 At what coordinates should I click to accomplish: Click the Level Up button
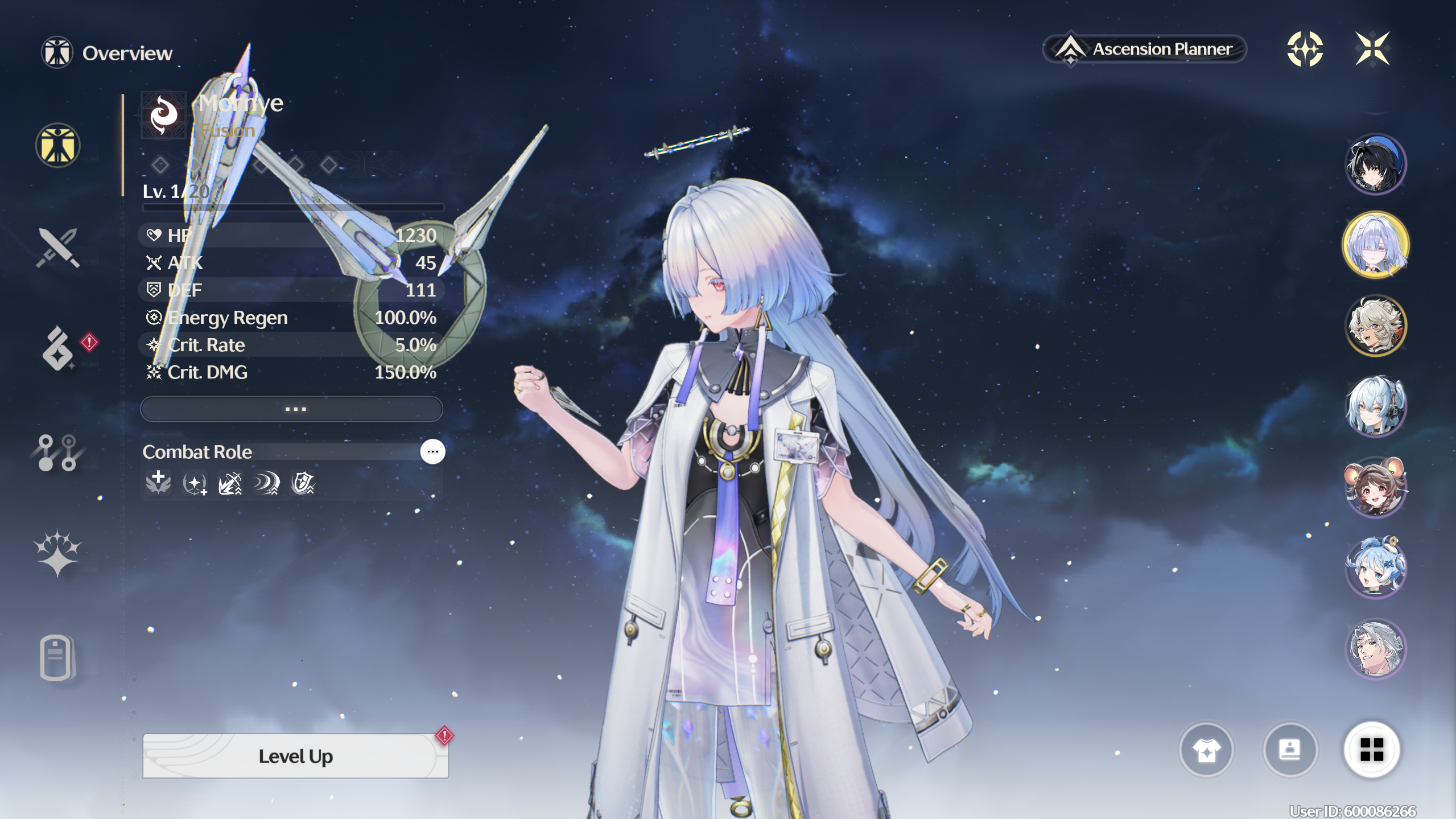click(295, 756)
